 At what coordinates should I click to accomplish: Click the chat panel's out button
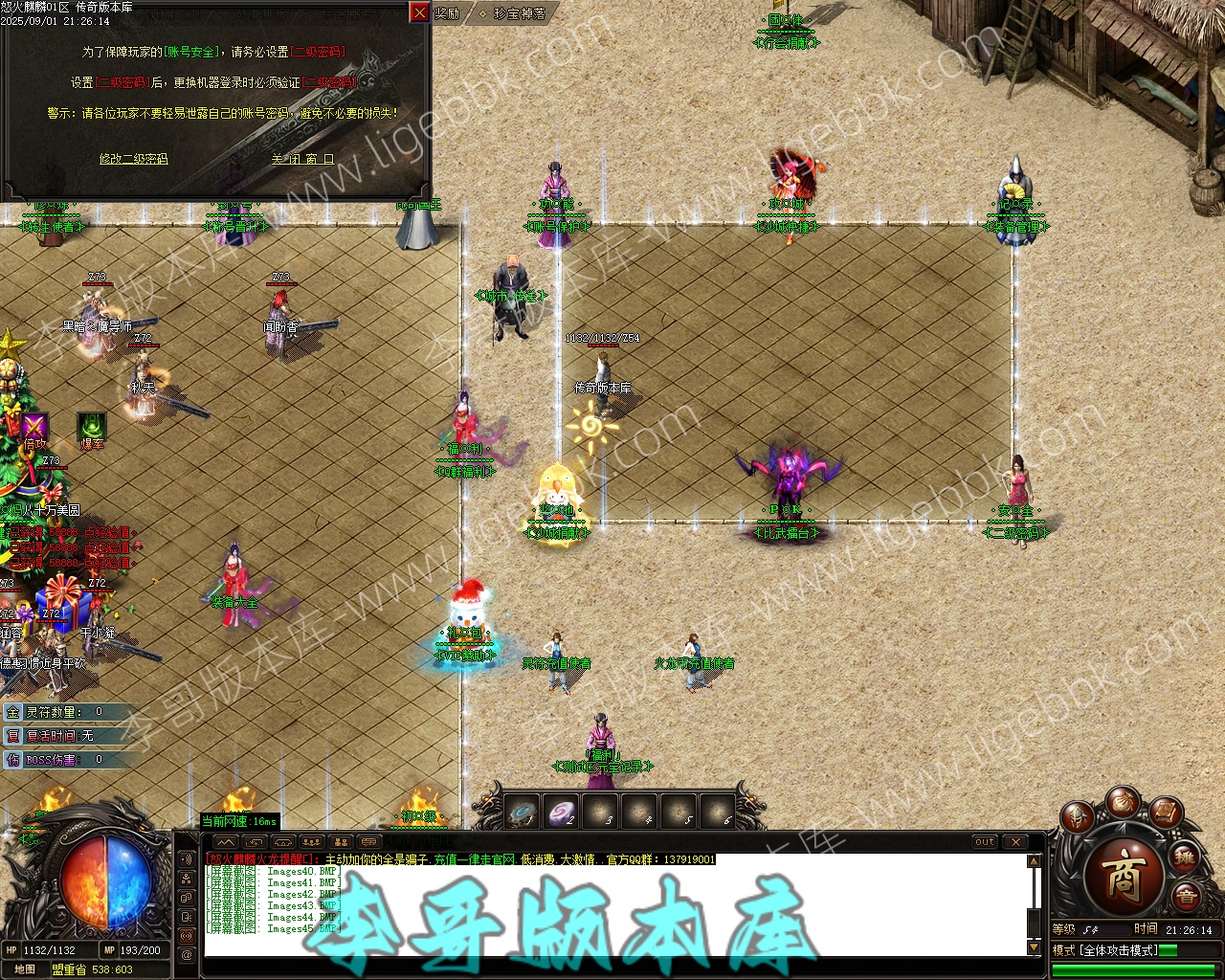(x=985, y=842)
